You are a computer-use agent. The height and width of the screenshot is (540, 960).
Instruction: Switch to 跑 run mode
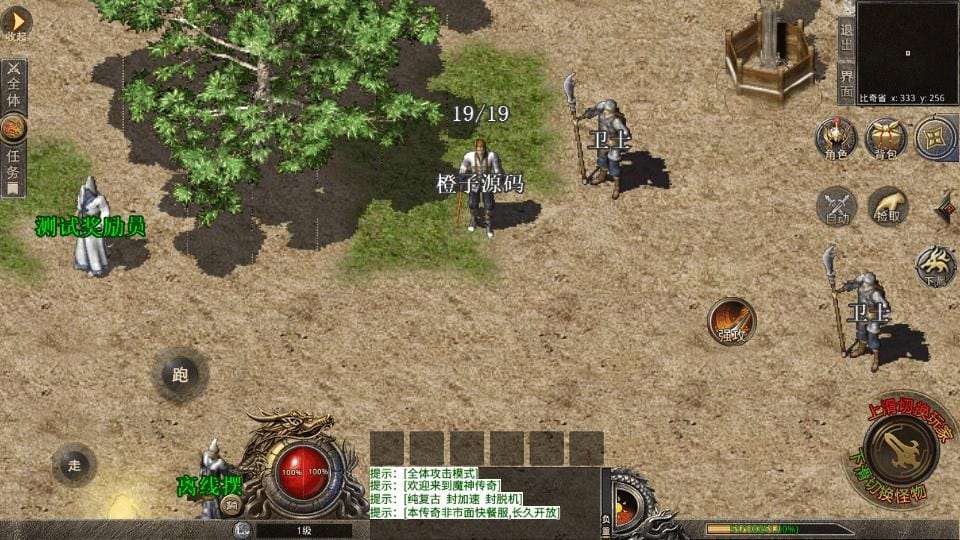pyautogui.click(x=180, y=375)
